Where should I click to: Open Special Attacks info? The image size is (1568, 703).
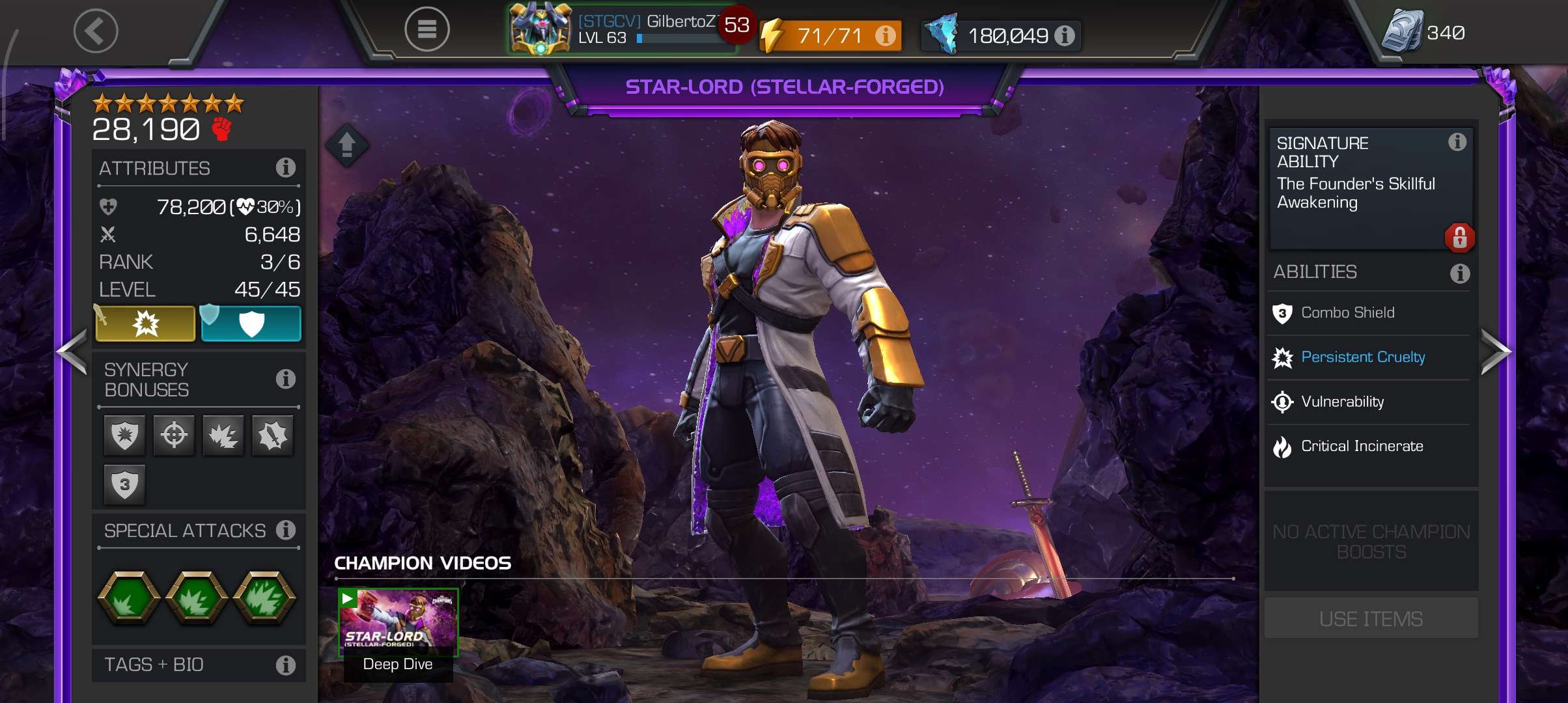pos(285,530)
